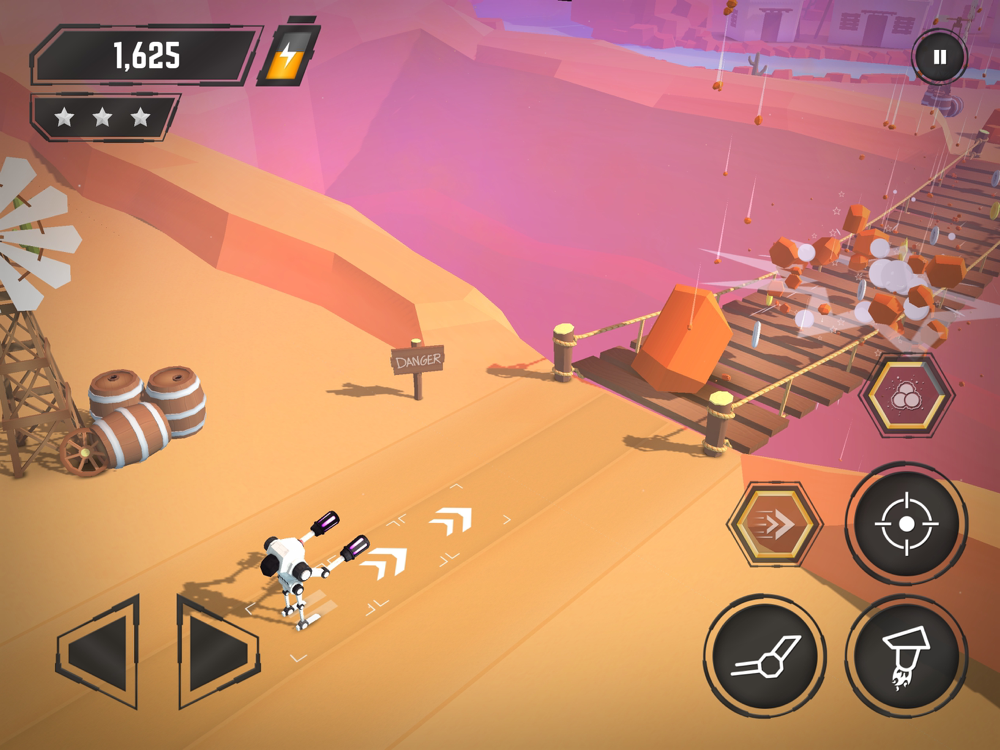
Task: Pause the game
Action: coord(939,57)
